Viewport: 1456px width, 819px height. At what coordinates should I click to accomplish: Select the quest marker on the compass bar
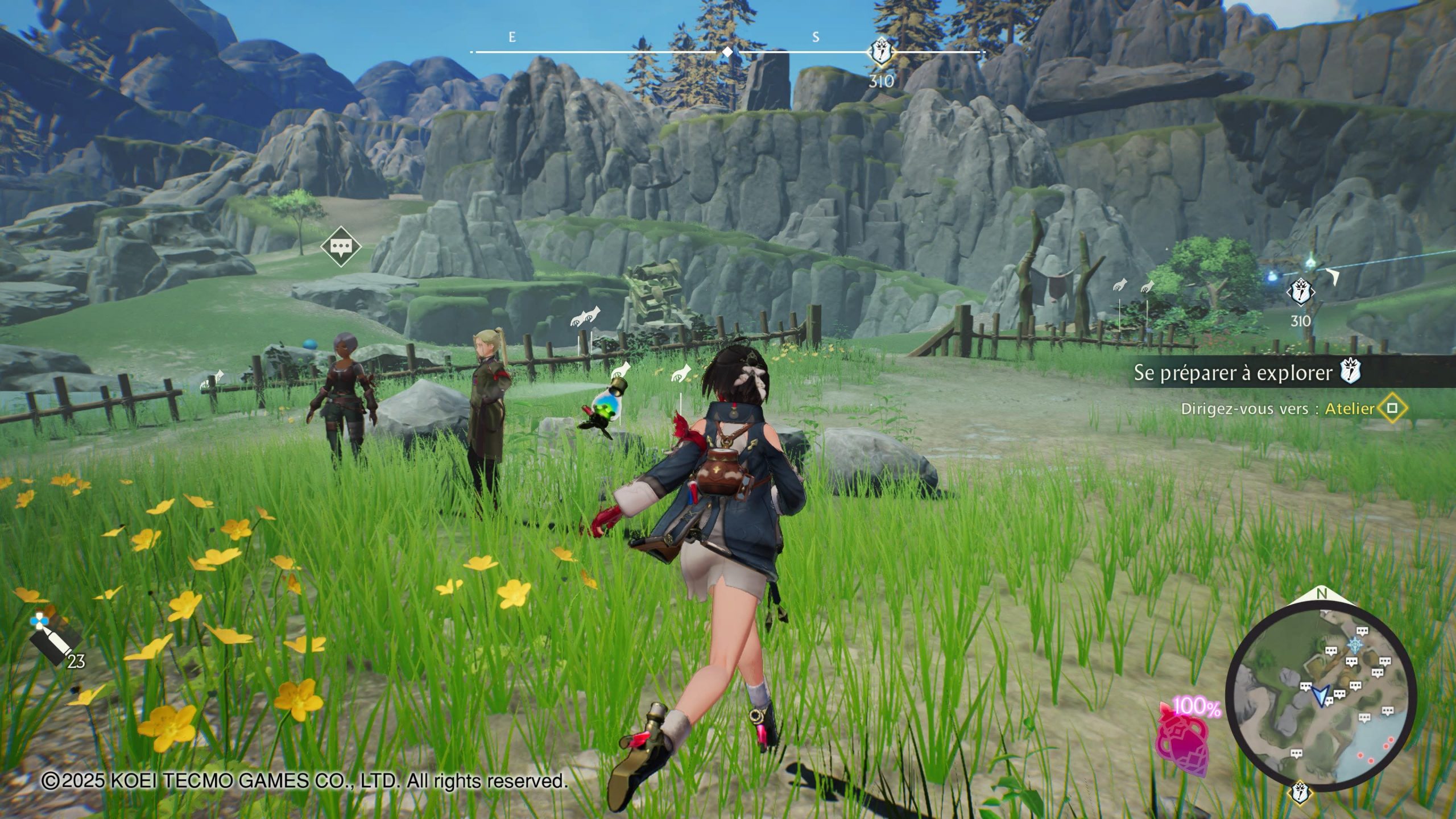(x=880, y=52)
